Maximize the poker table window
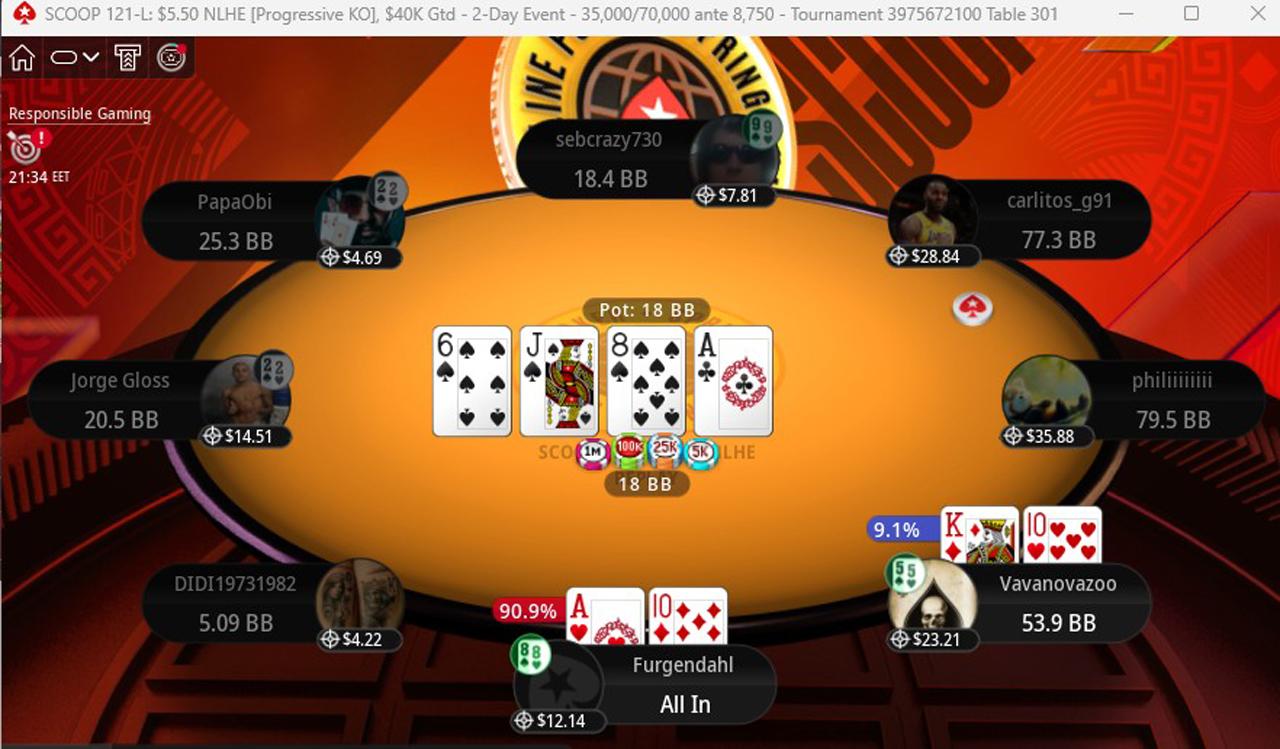 [1191, 14]
